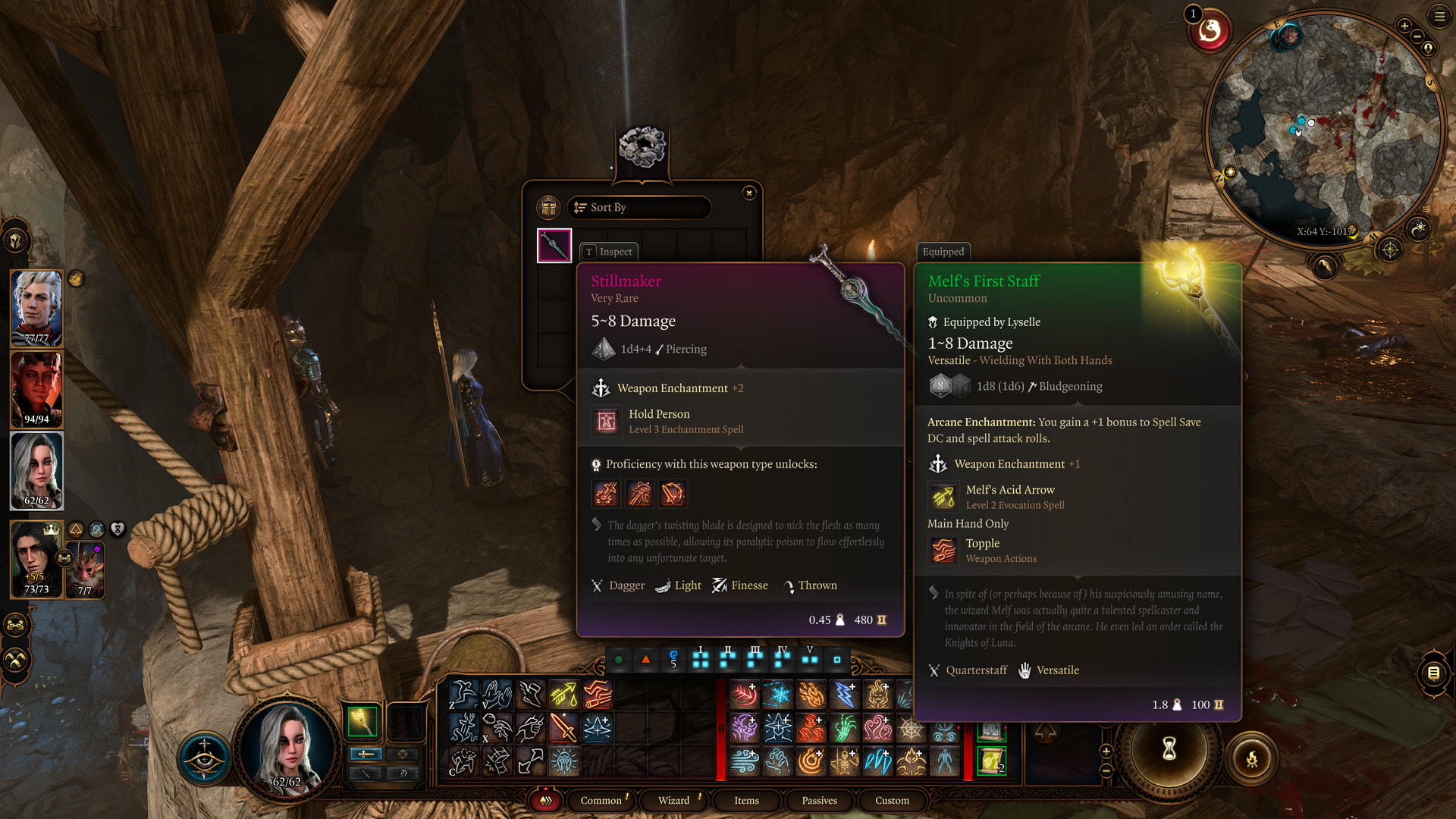
Task: Select the Custom hotbar tab
Action: [892, 800]
